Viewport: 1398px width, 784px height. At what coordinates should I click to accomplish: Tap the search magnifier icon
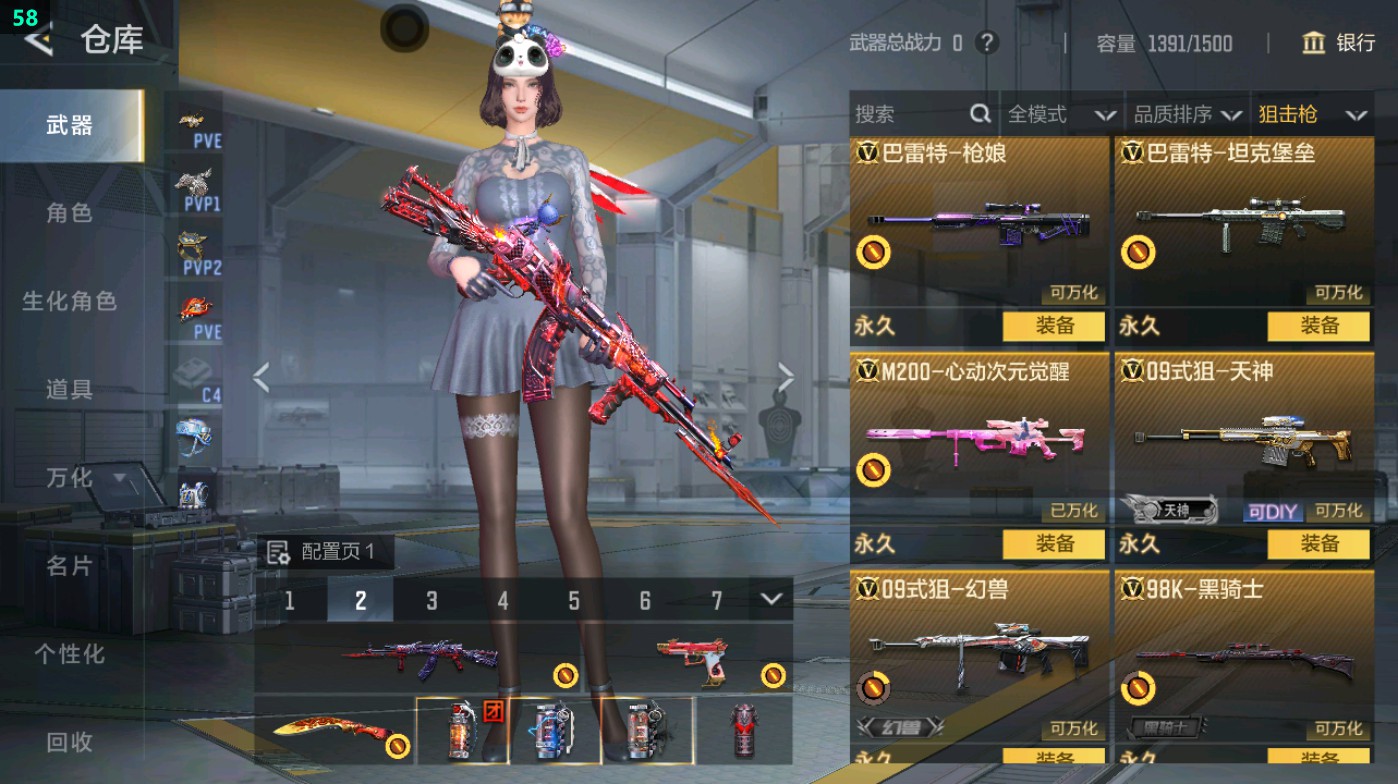point(978,114)
